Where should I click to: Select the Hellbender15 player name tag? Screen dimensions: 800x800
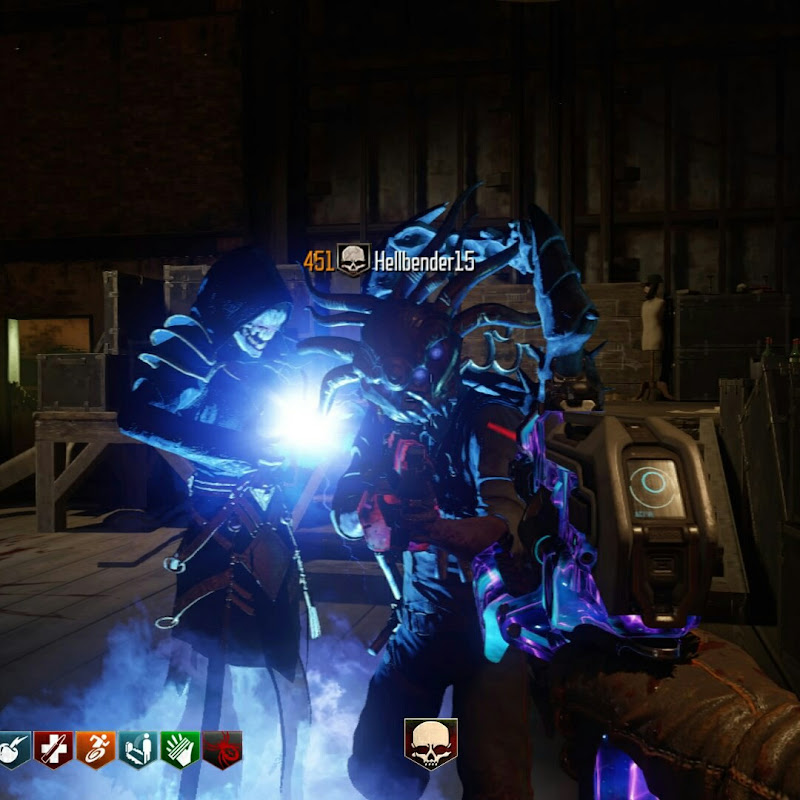click(424, 262)
